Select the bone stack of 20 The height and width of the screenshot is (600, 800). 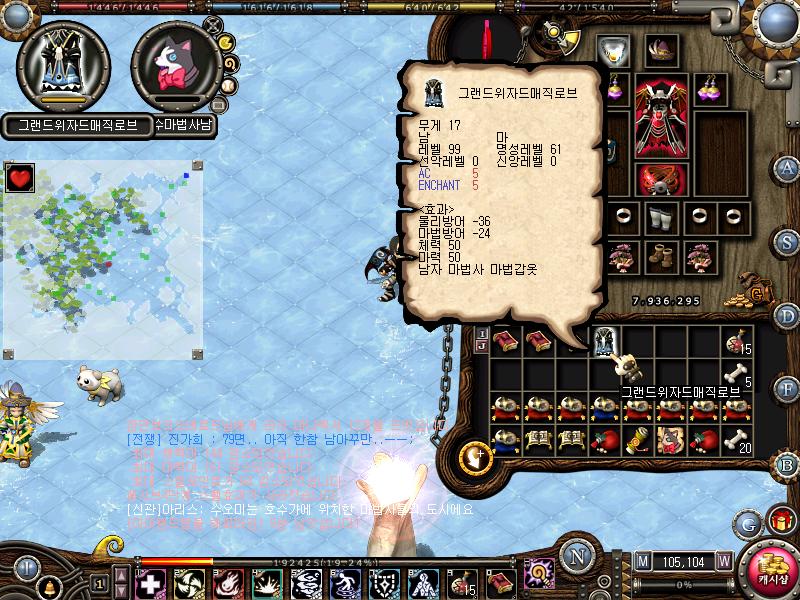click(736, 440)
